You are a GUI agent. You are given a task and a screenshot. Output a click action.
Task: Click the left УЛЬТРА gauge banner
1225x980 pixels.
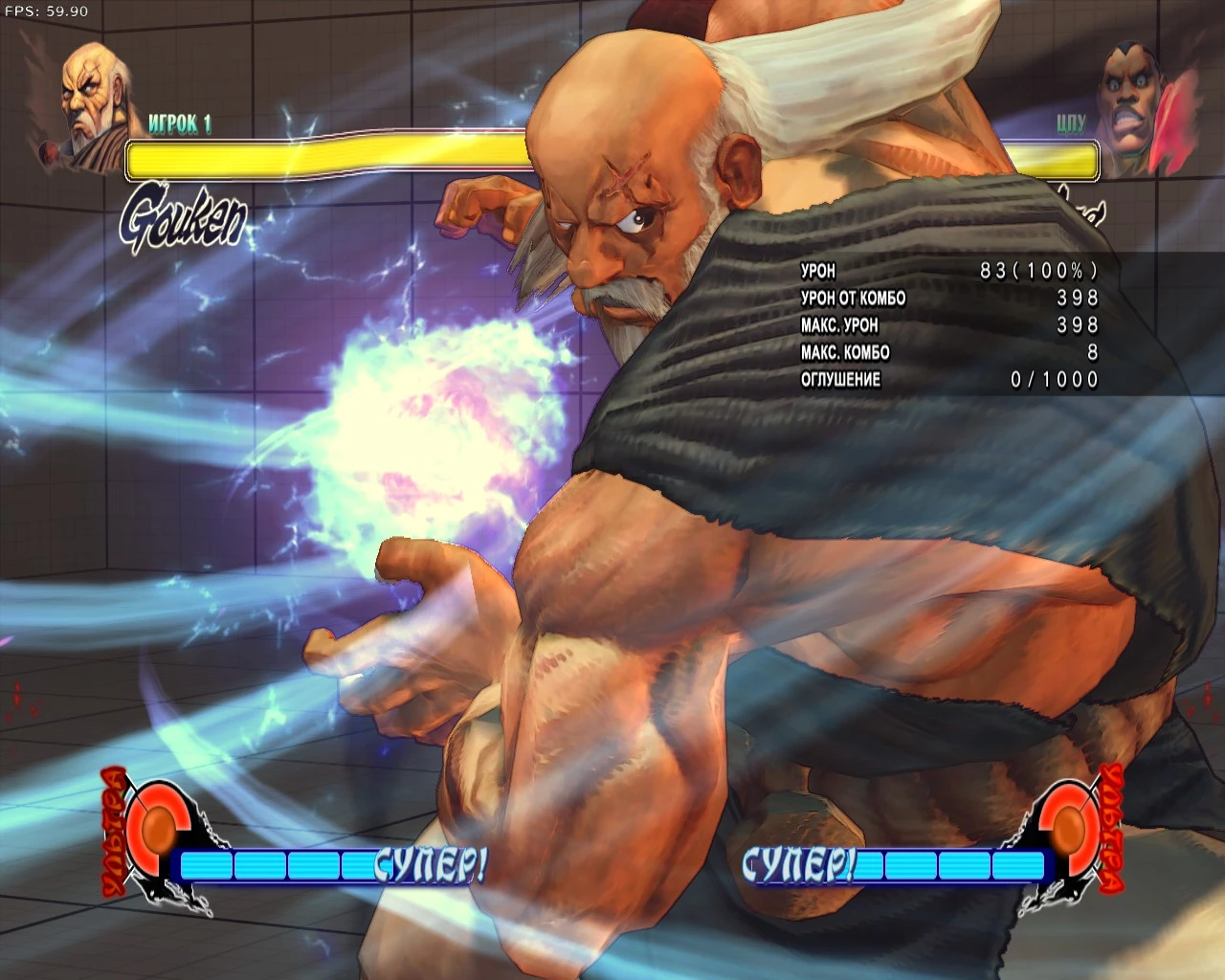click(x=112, y=833)
